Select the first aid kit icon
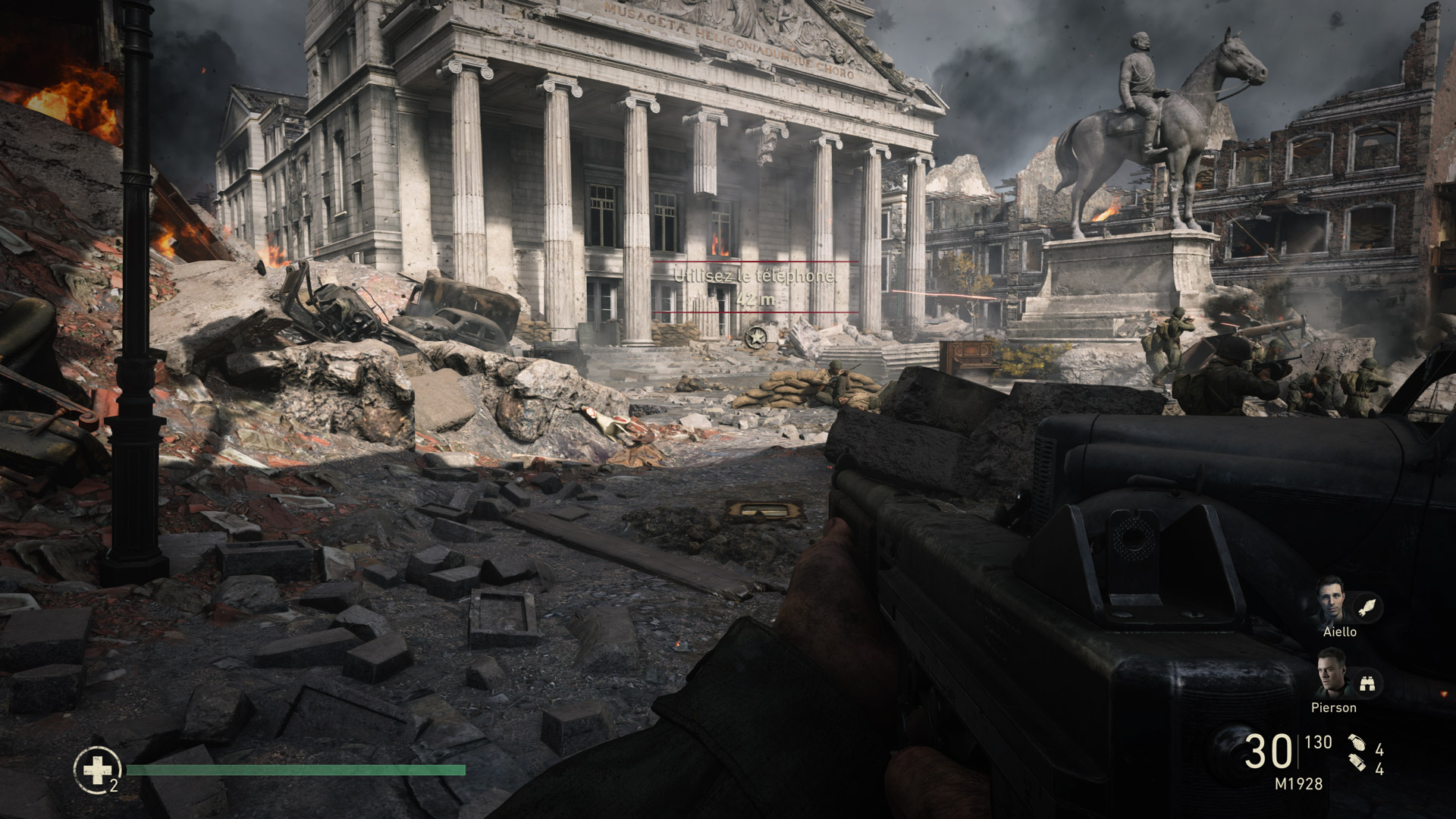The image size is (1456, 819). tap(96, 770)
